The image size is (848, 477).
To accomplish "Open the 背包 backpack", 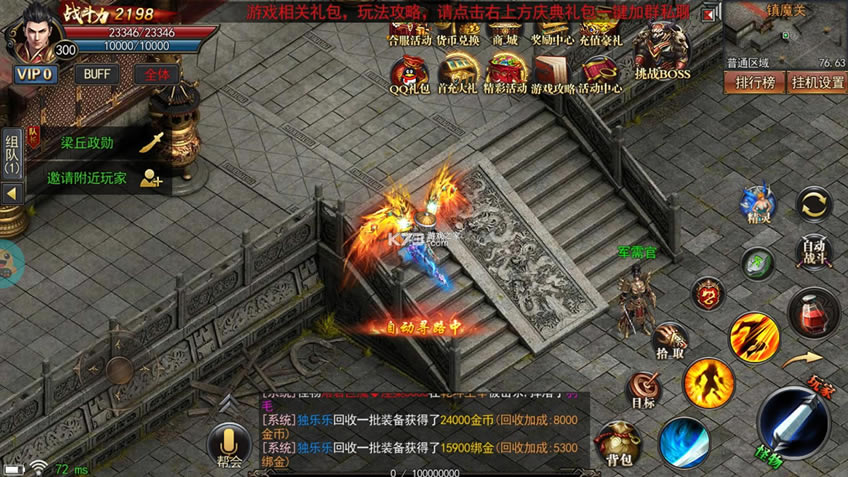I will click(x=618, y=444).
